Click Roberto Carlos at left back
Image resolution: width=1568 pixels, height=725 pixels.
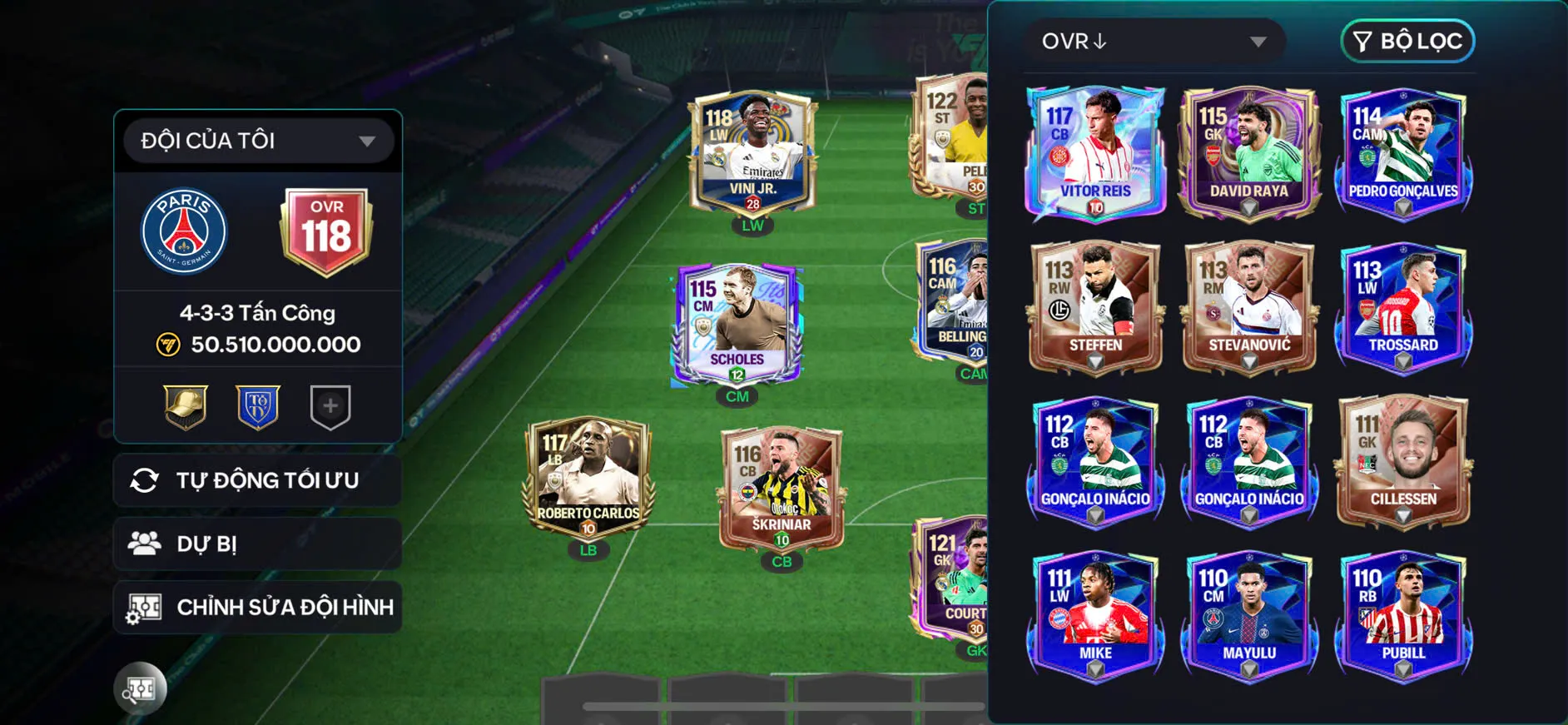pyautogui.click(x=588, y=478)
